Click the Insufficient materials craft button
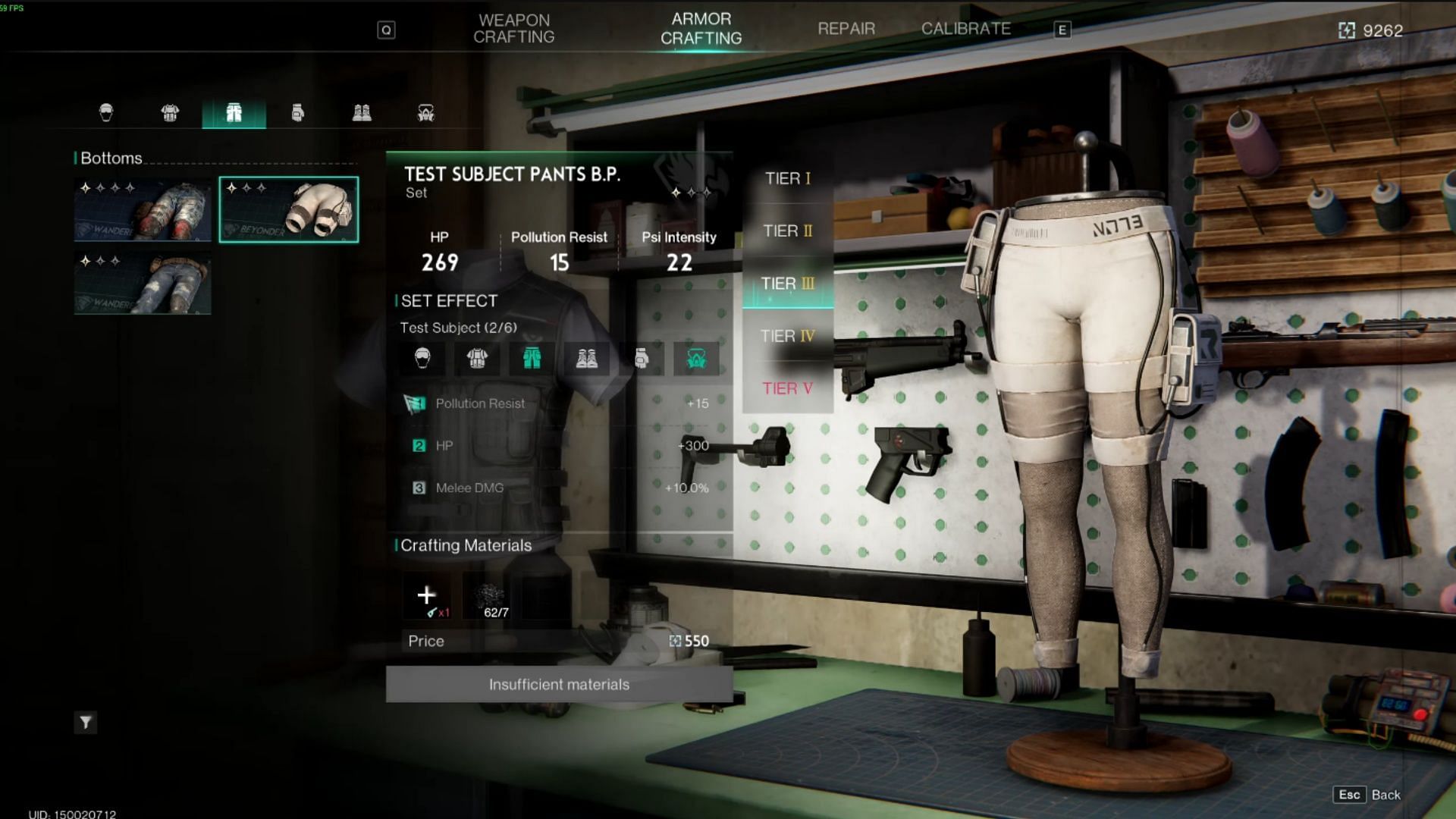The image size is (1456, 819). click(559, 684)
